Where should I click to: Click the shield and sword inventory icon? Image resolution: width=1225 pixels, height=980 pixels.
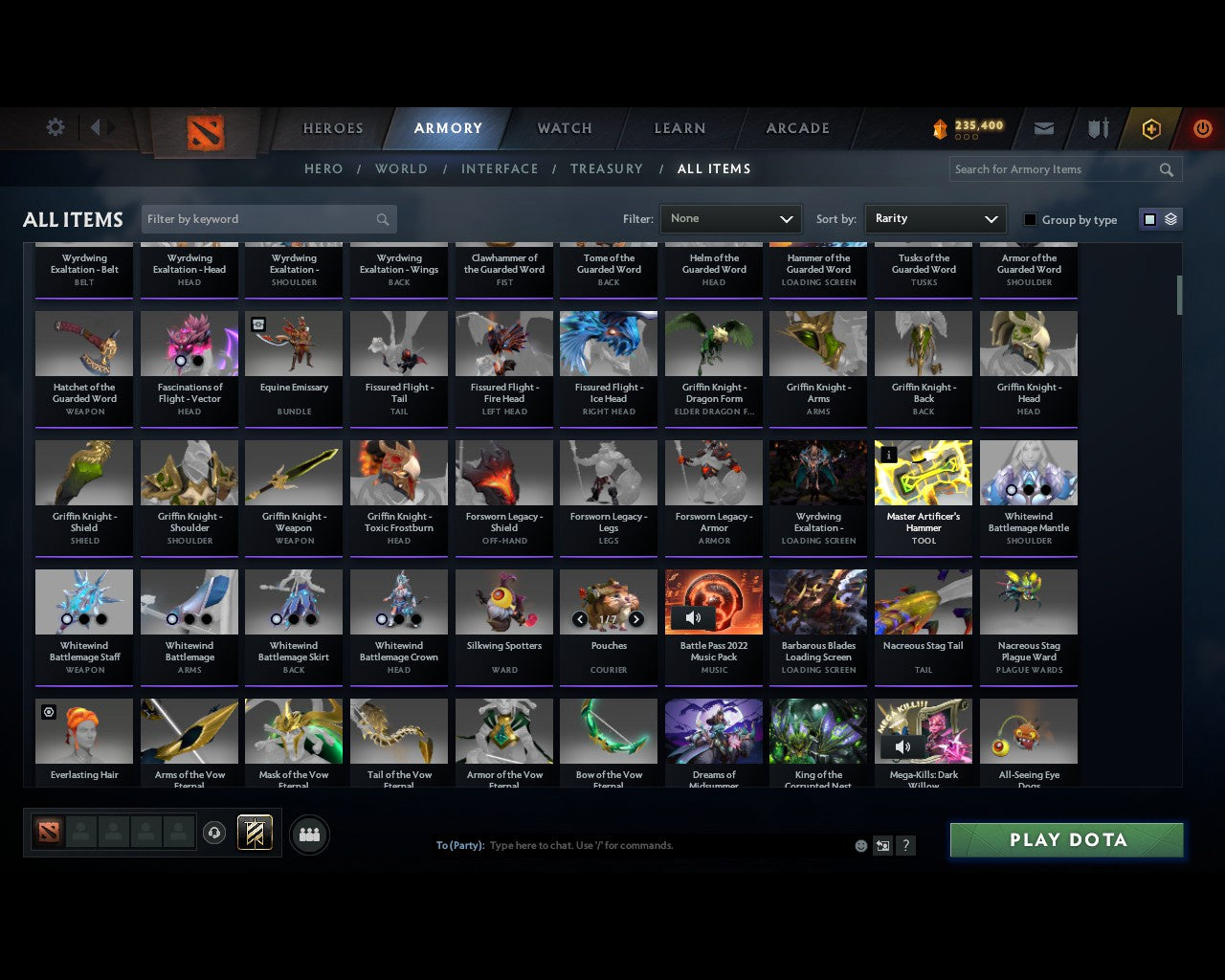pos(1097,128)
